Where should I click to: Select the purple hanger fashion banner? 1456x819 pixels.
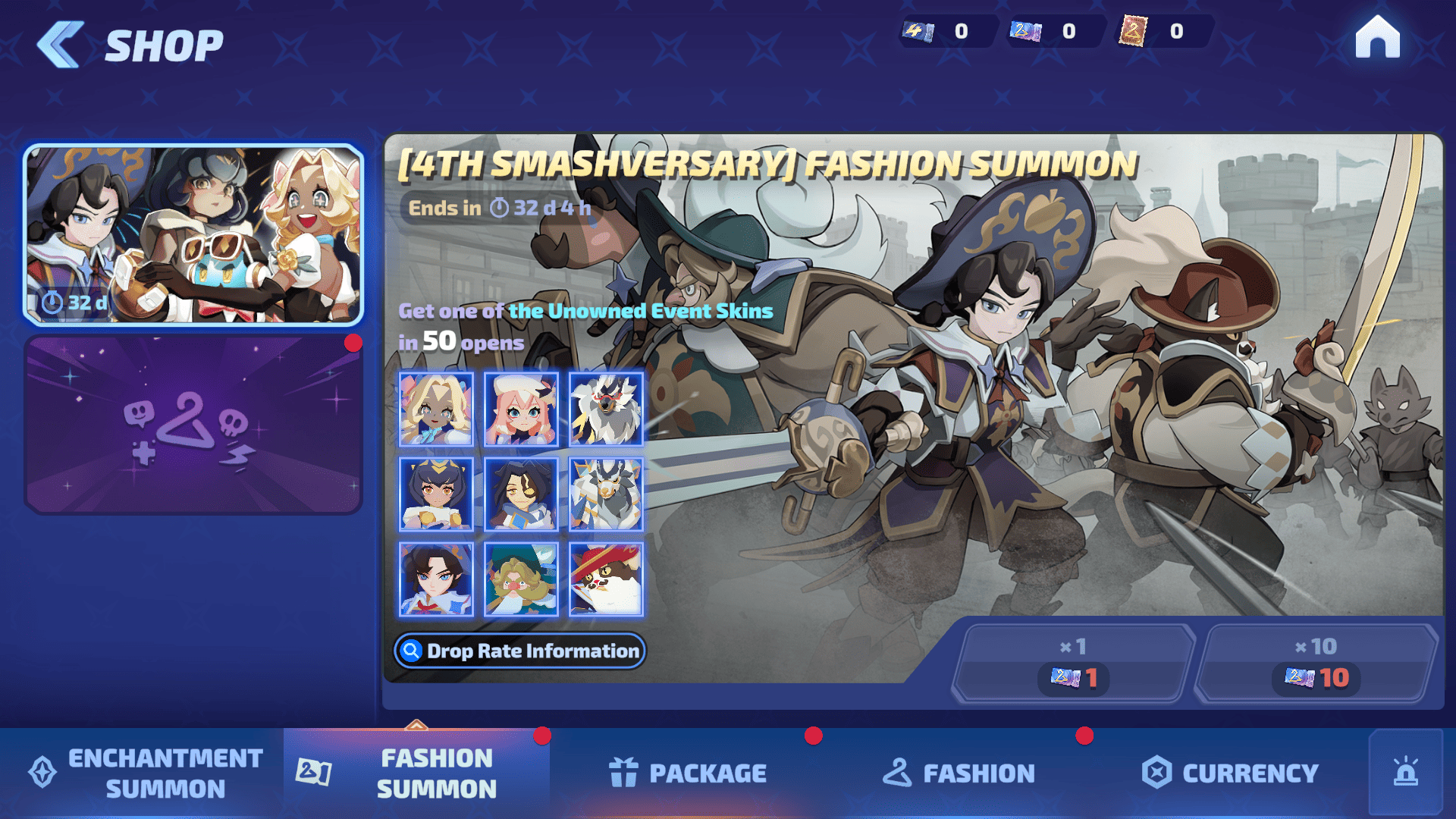point(193,425)
